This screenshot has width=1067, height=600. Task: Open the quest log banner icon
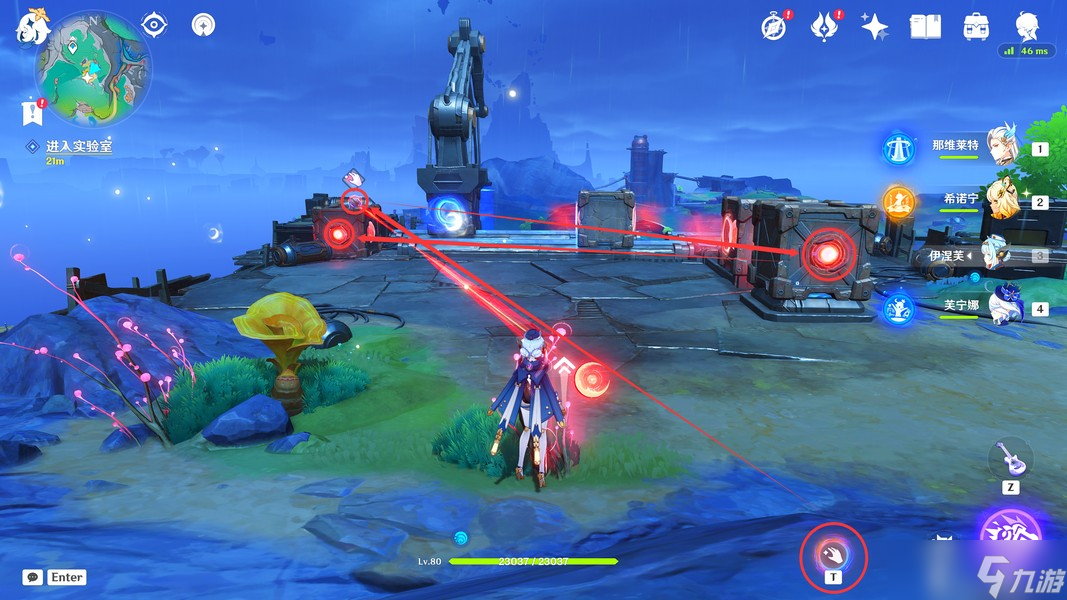(x=31, y=114)
